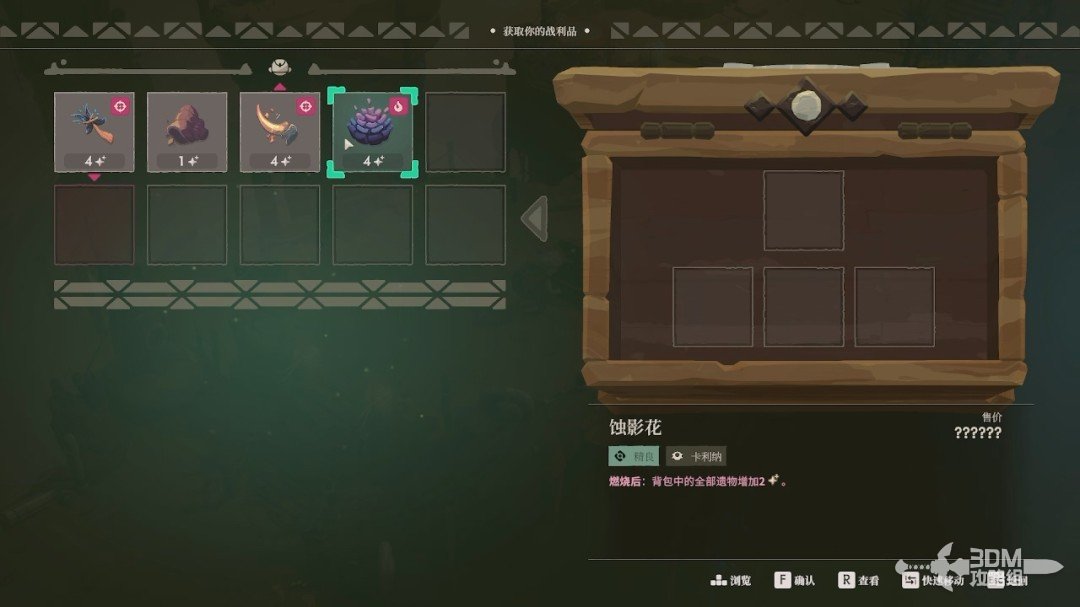
Task: Click the 卡利纳 origin tag
Action: (x=696, y=456)
